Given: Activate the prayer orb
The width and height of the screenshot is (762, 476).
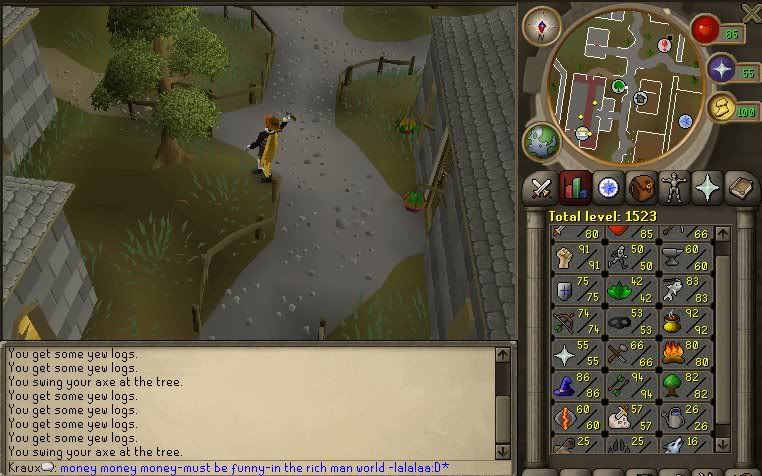Looking at the screenshot, I should (722, 69).
